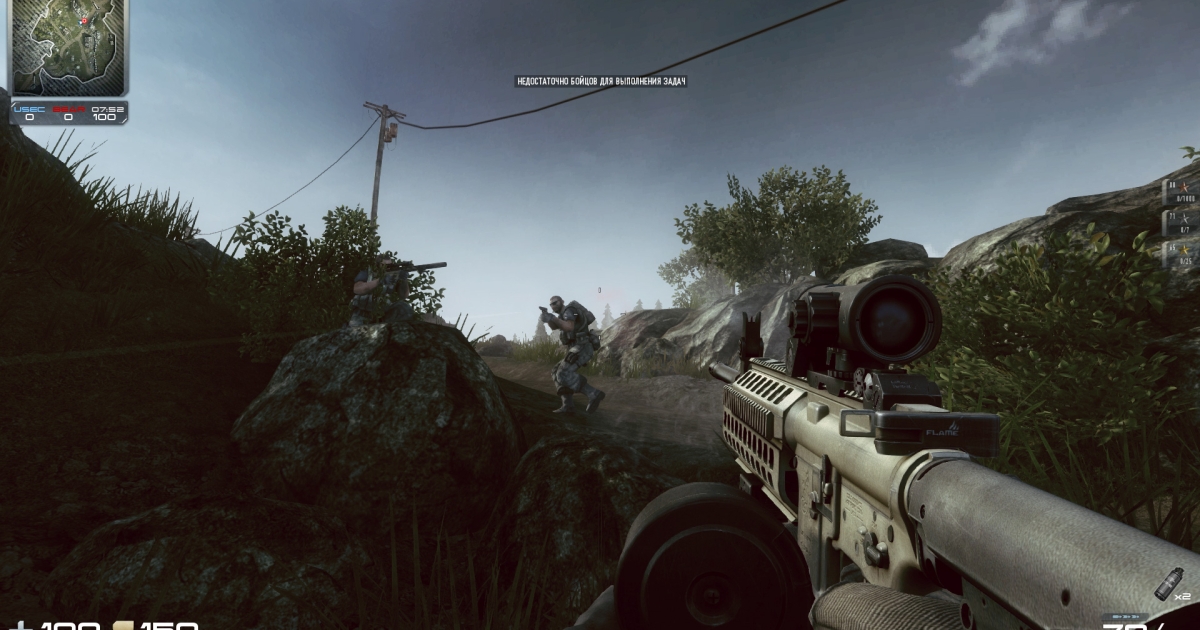The width and height of the screenshot is (1200, 630).
Task: Select the grenade icon showing x2
Action: [x=1166, y=582]
